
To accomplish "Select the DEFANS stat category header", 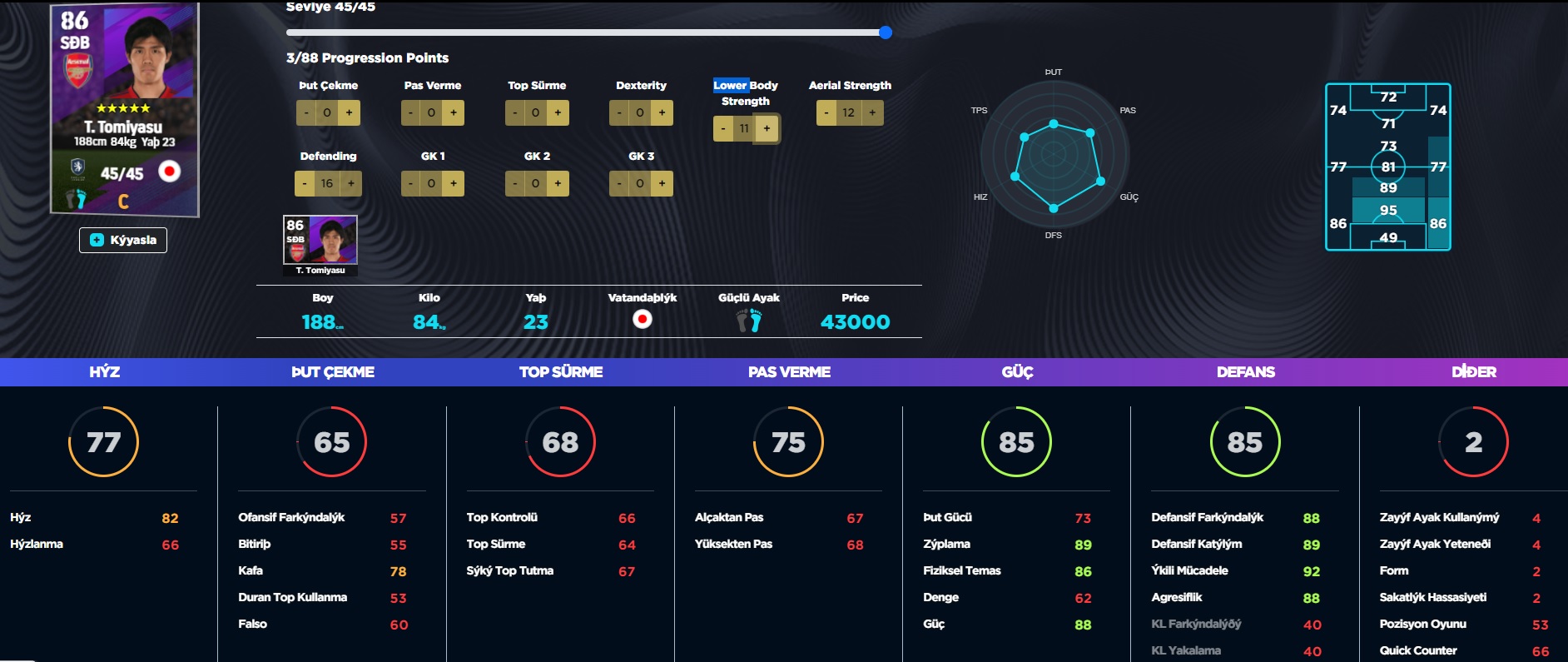I will point(1245,372).
